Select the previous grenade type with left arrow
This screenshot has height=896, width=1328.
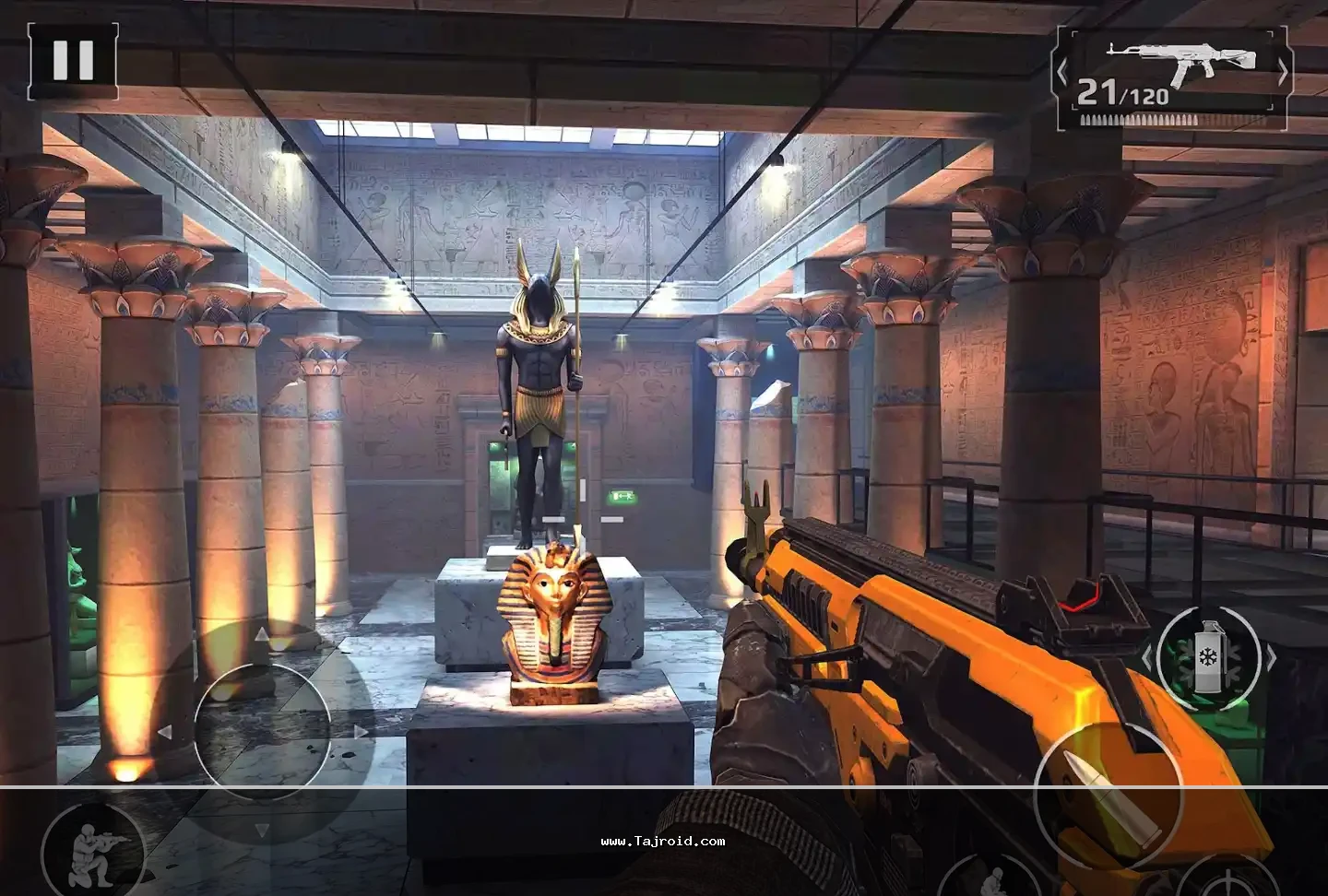(x=1147, y=657)
